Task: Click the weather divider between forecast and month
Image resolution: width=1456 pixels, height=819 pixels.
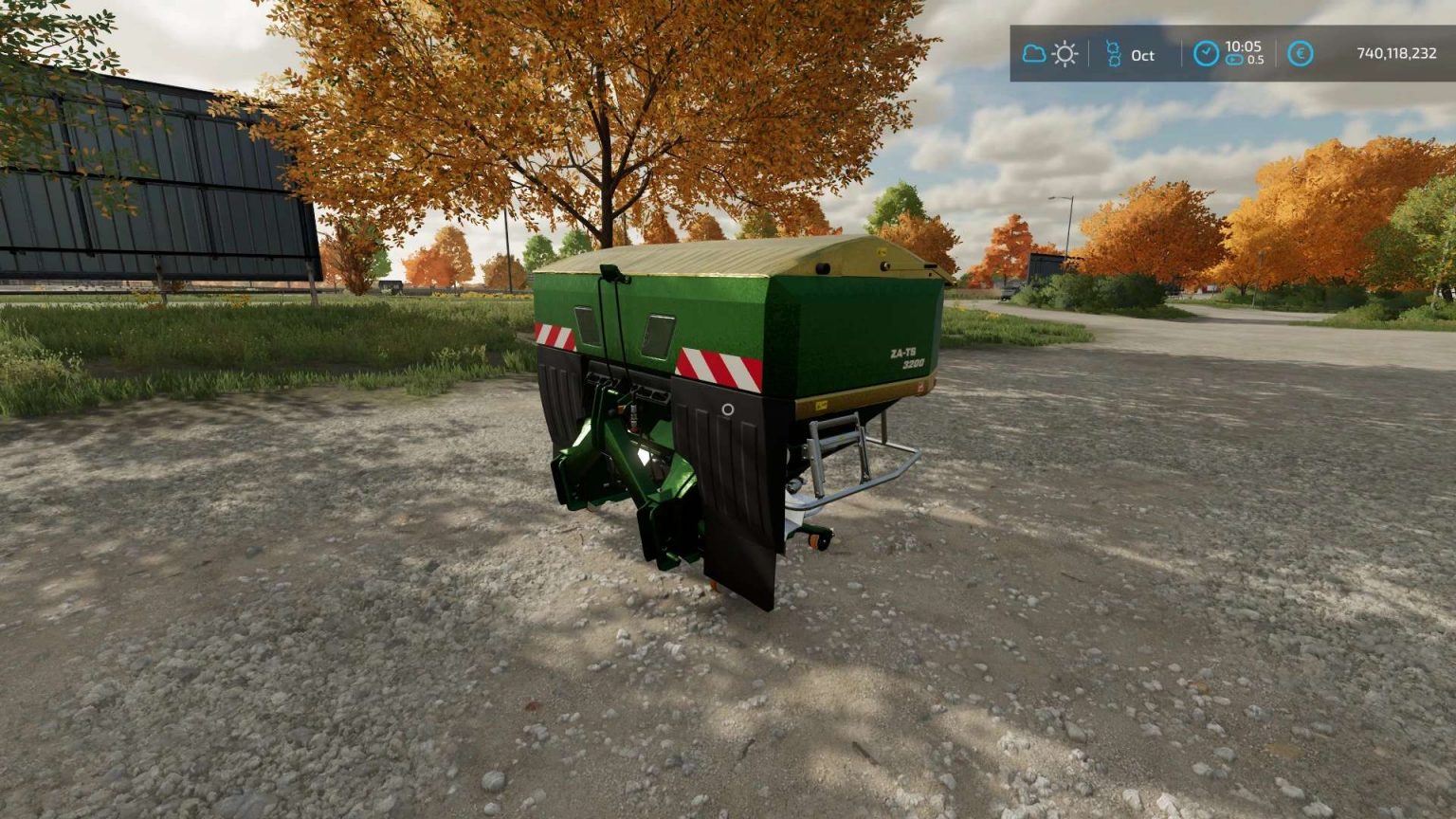Action: tap(1088, 52)
